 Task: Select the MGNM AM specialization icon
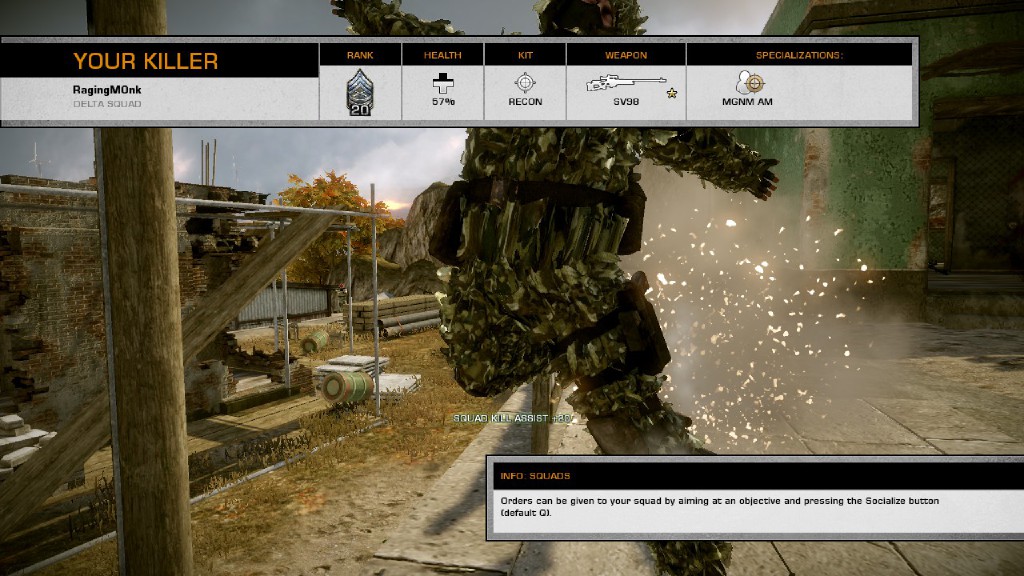[747, 83]
